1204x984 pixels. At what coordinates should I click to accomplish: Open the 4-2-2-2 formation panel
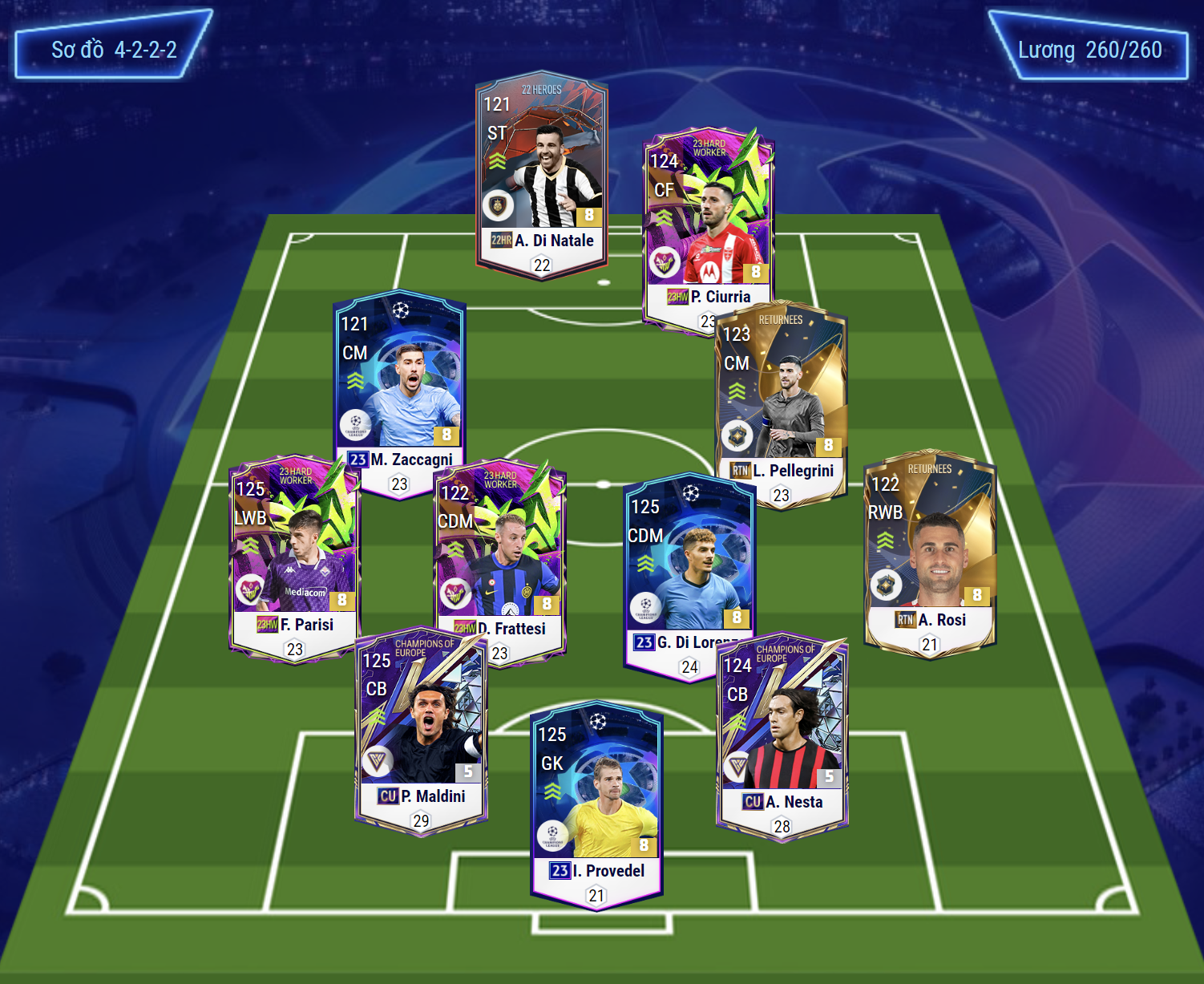tap(114, 50)
